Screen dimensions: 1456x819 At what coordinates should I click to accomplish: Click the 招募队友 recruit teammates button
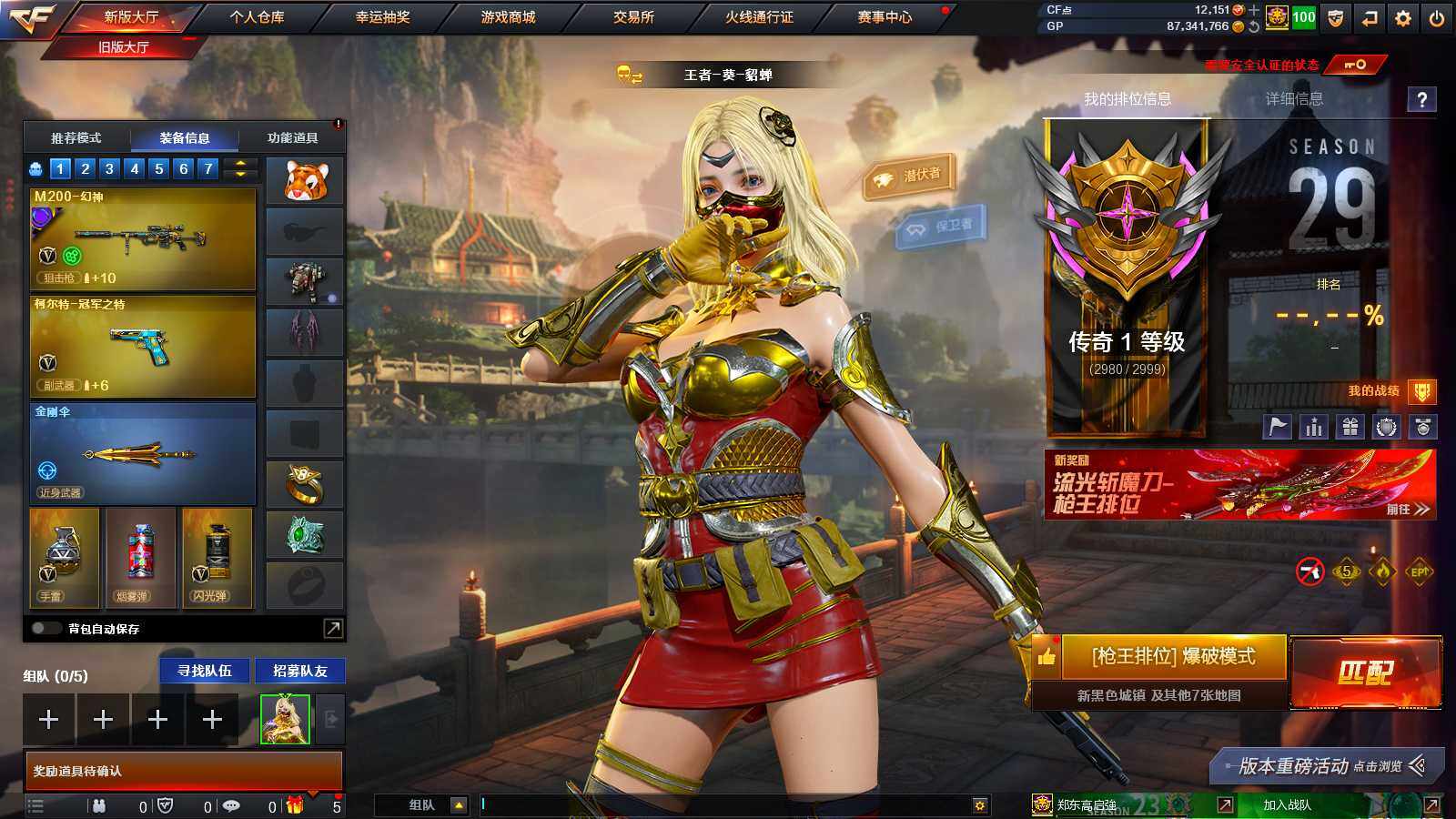tap(299, 671)
